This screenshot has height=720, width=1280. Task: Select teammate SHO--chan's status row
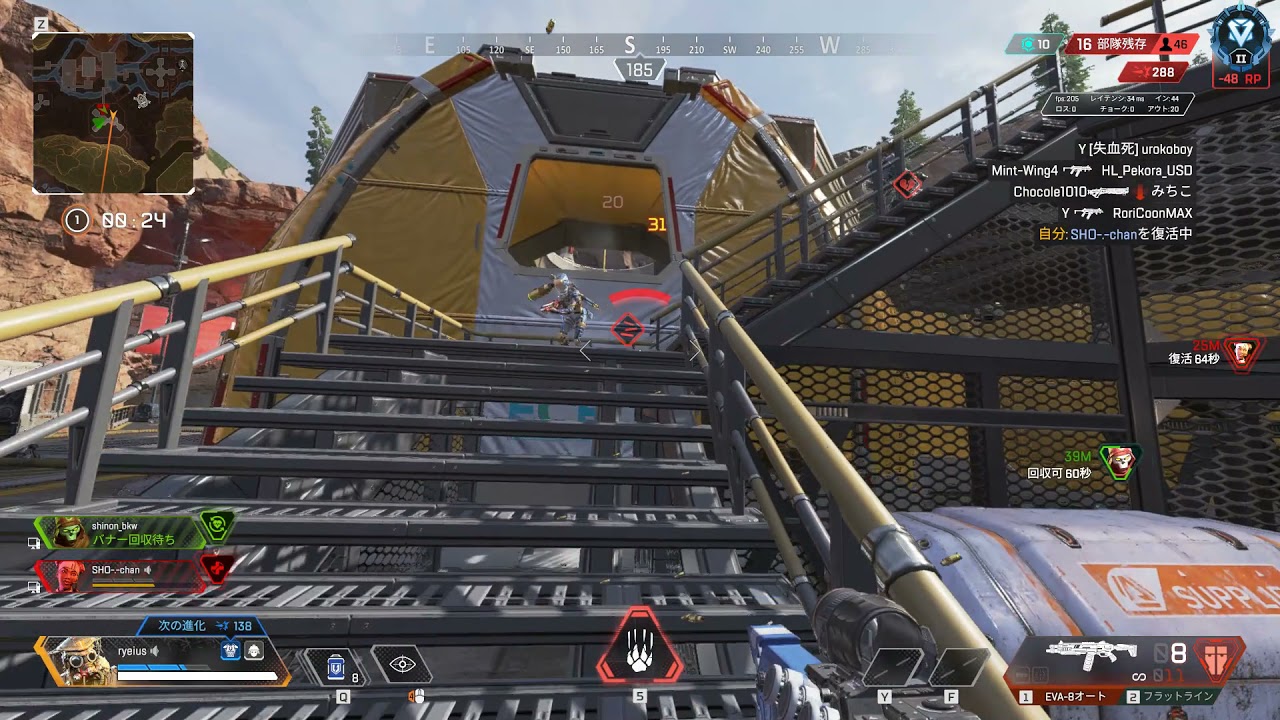click(120, 574)
